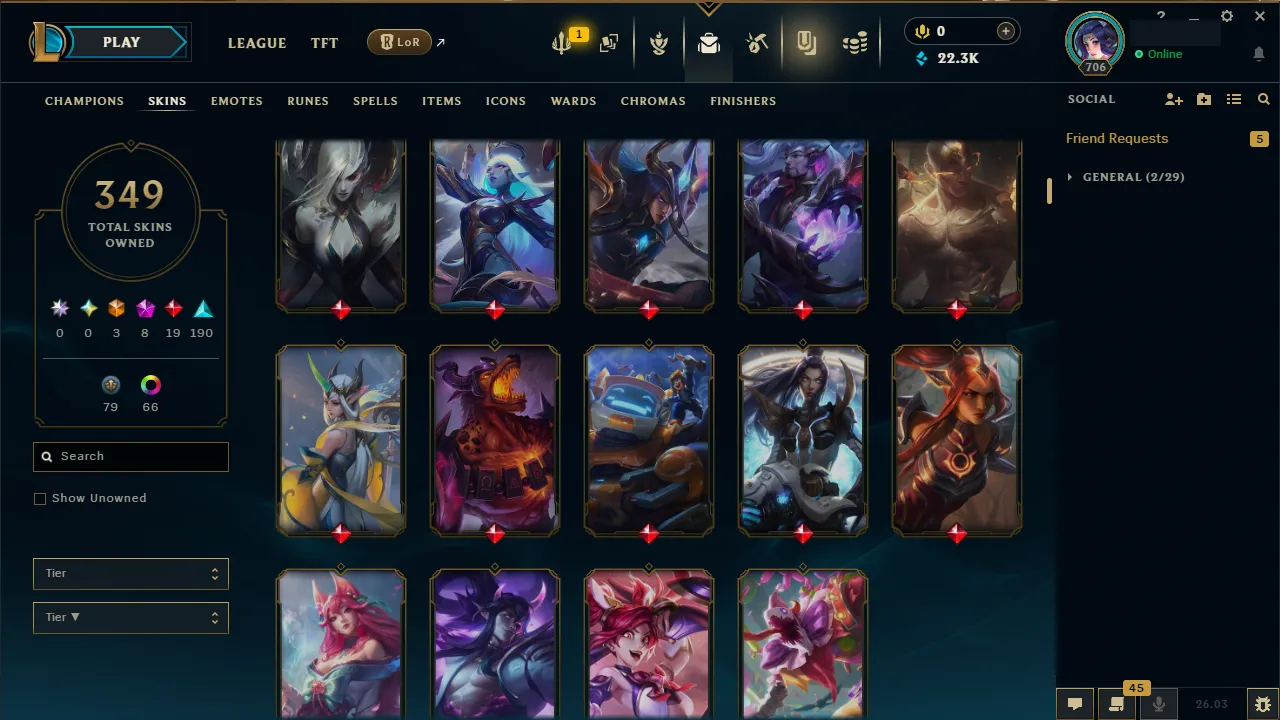Open chat with the speech bubble icon
The width and height of the screenshot is (1280, 720).
click(x=1075, y=703)
